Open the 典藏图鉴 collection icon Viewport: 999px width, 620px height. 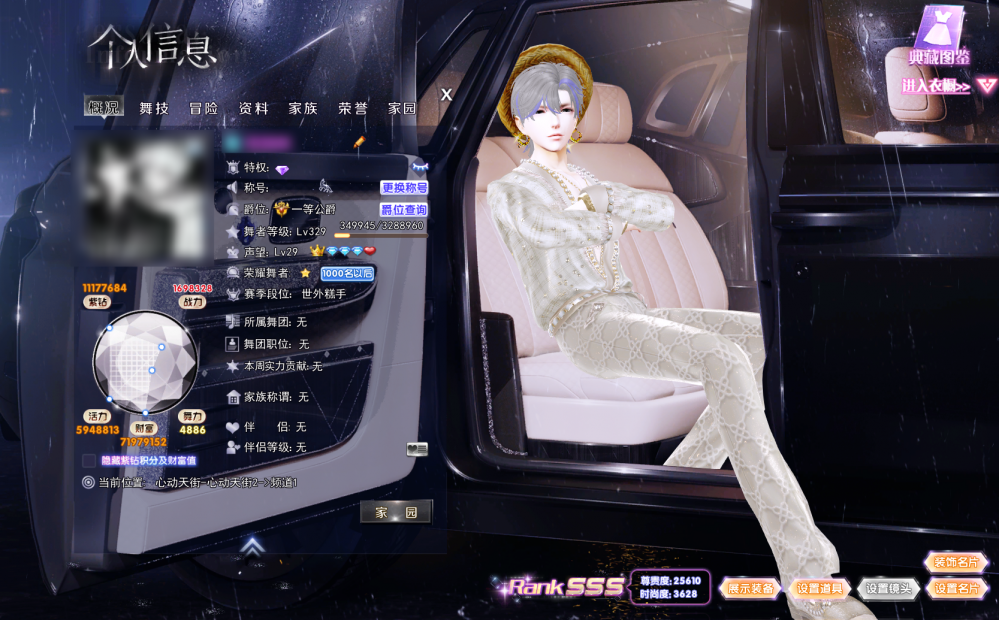click(939, 37)
